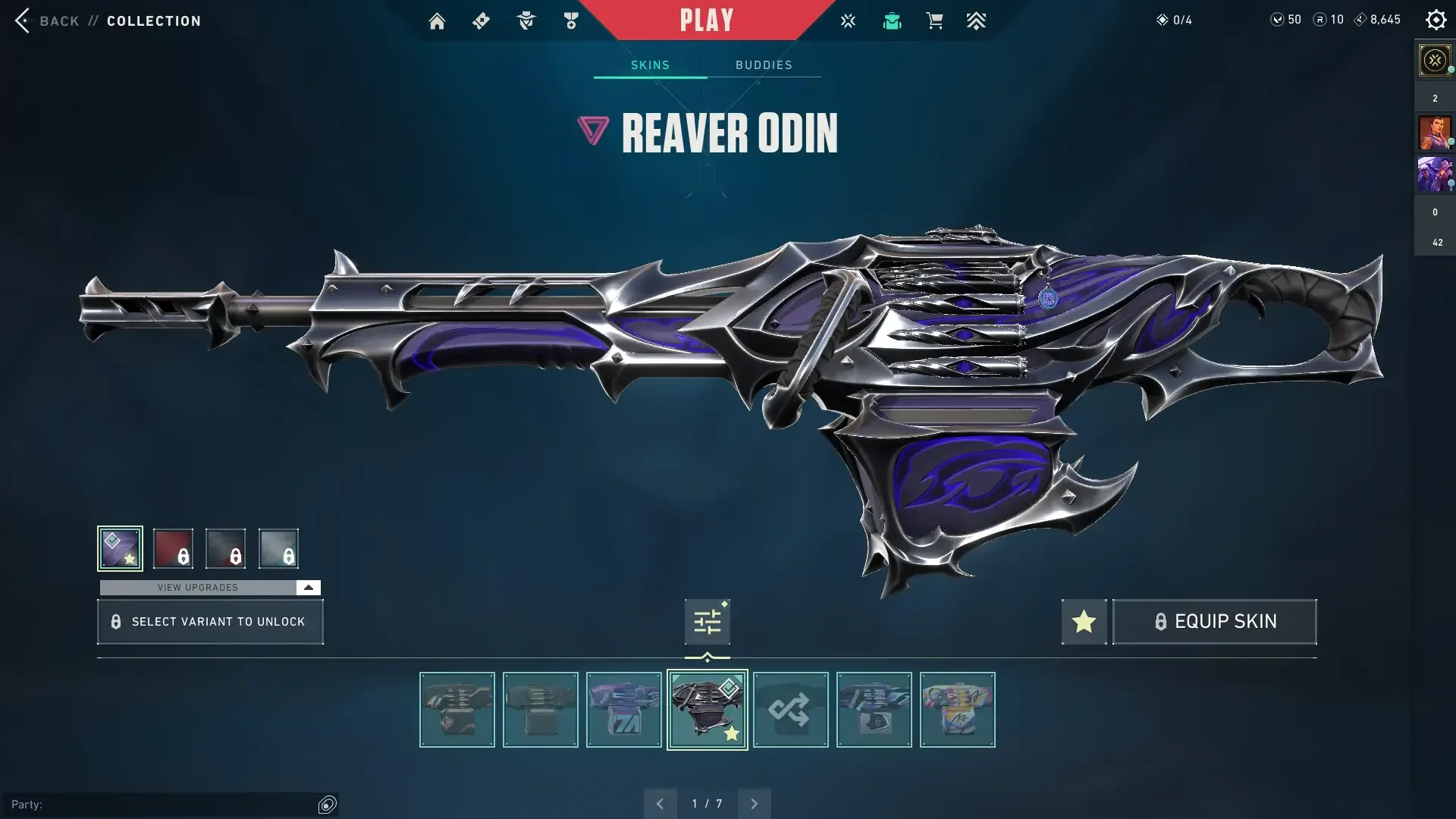Open the random skin shuffle thumbnail

[x=790, y=710]
